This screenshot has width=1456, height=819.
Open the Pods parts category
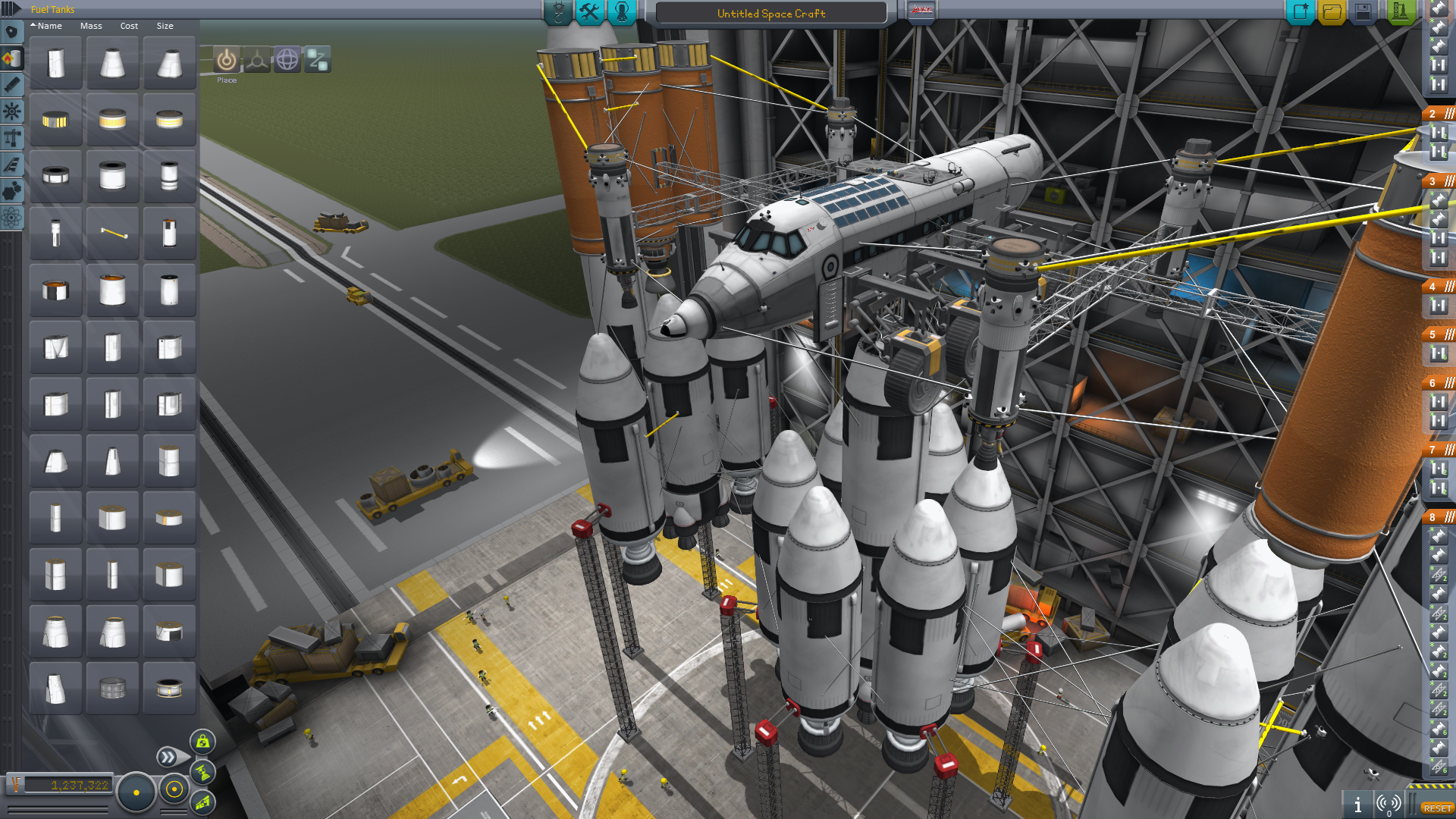click(11, 32)
